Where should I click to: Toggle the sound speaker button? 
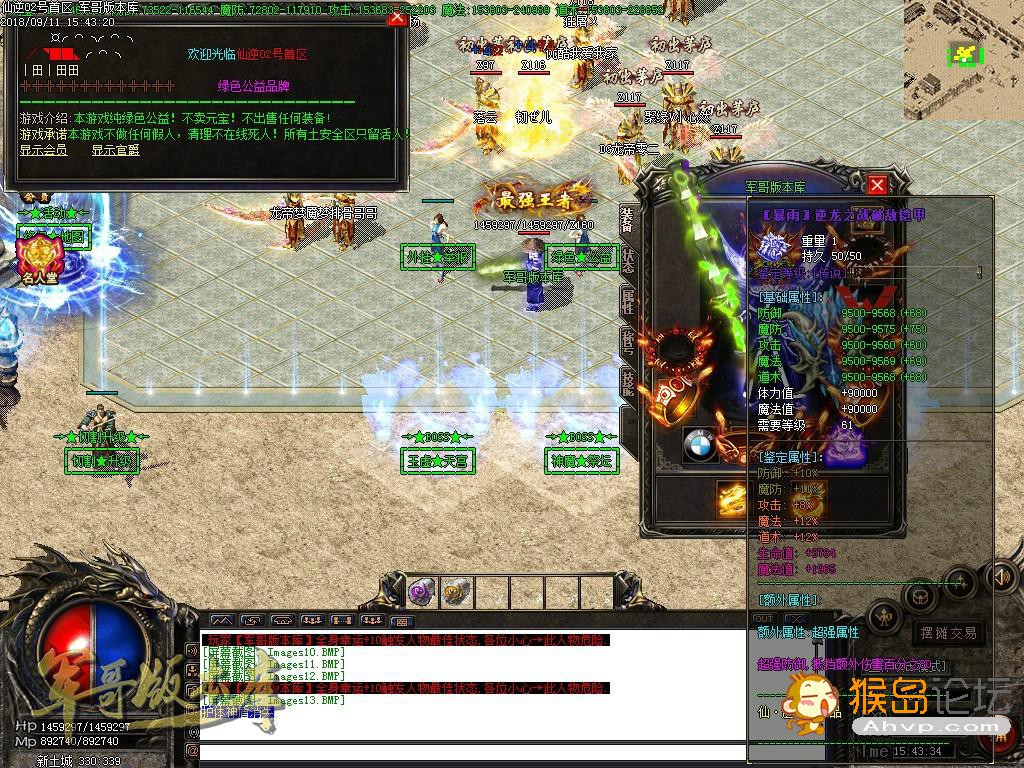1001,577
